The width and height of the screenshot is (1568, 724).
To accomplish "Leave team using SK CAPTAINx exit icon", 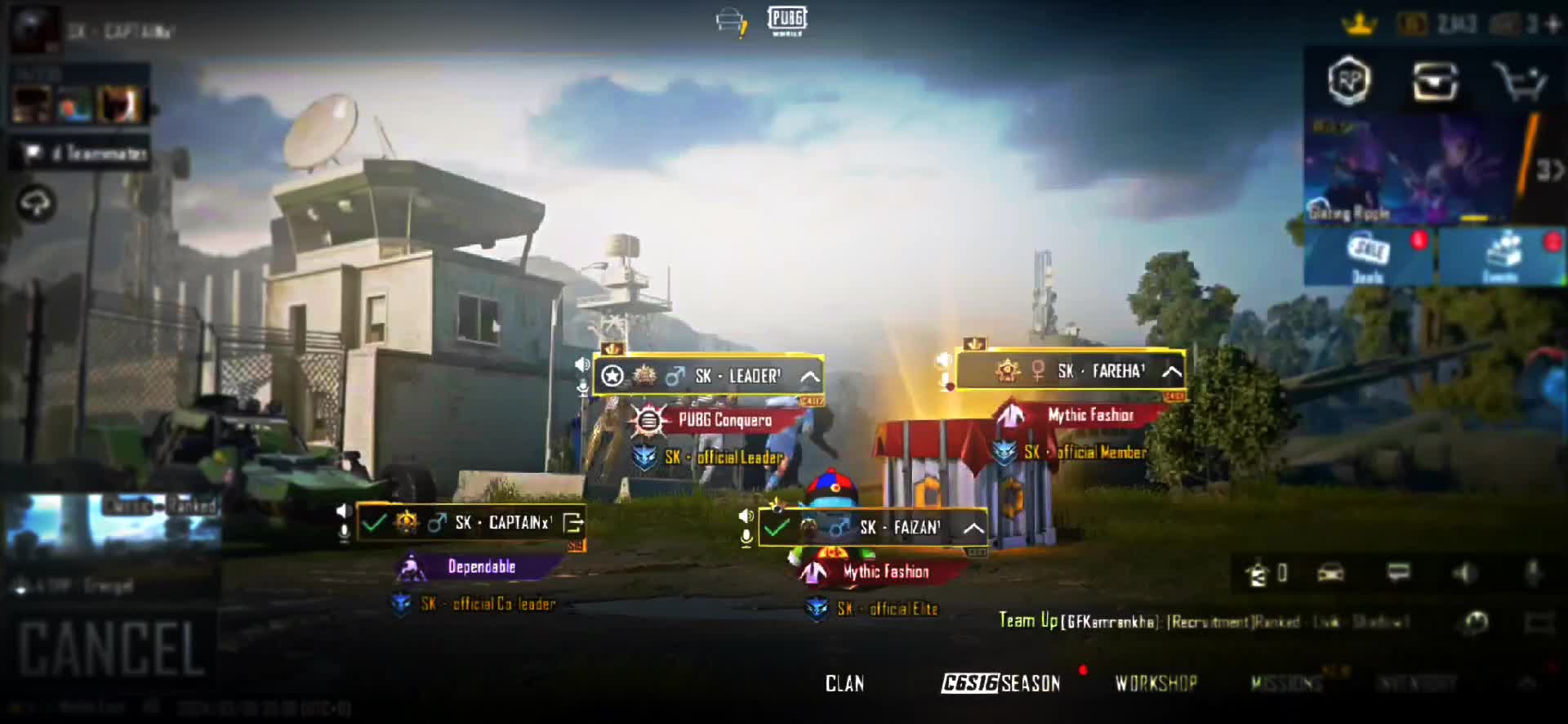I will click(573, 523).
